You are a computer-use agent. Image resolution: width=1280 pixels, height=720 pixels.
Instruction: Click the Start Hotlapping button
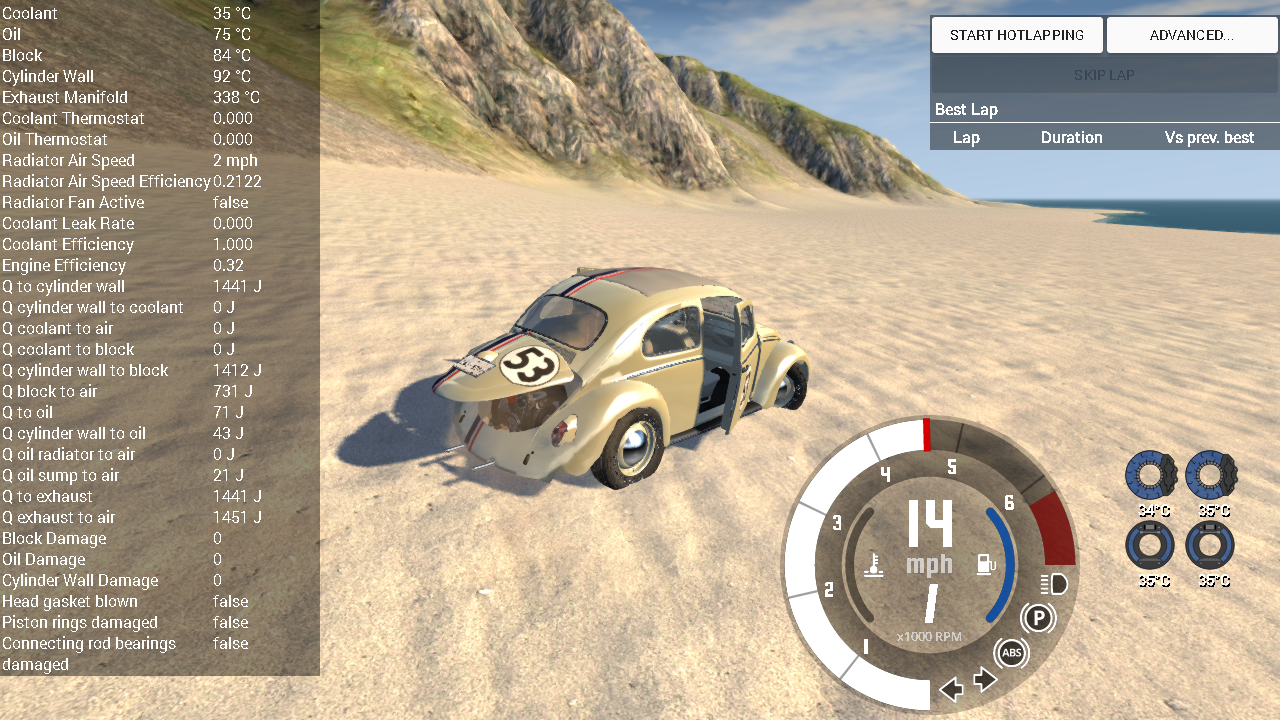tap(1016, 35)
